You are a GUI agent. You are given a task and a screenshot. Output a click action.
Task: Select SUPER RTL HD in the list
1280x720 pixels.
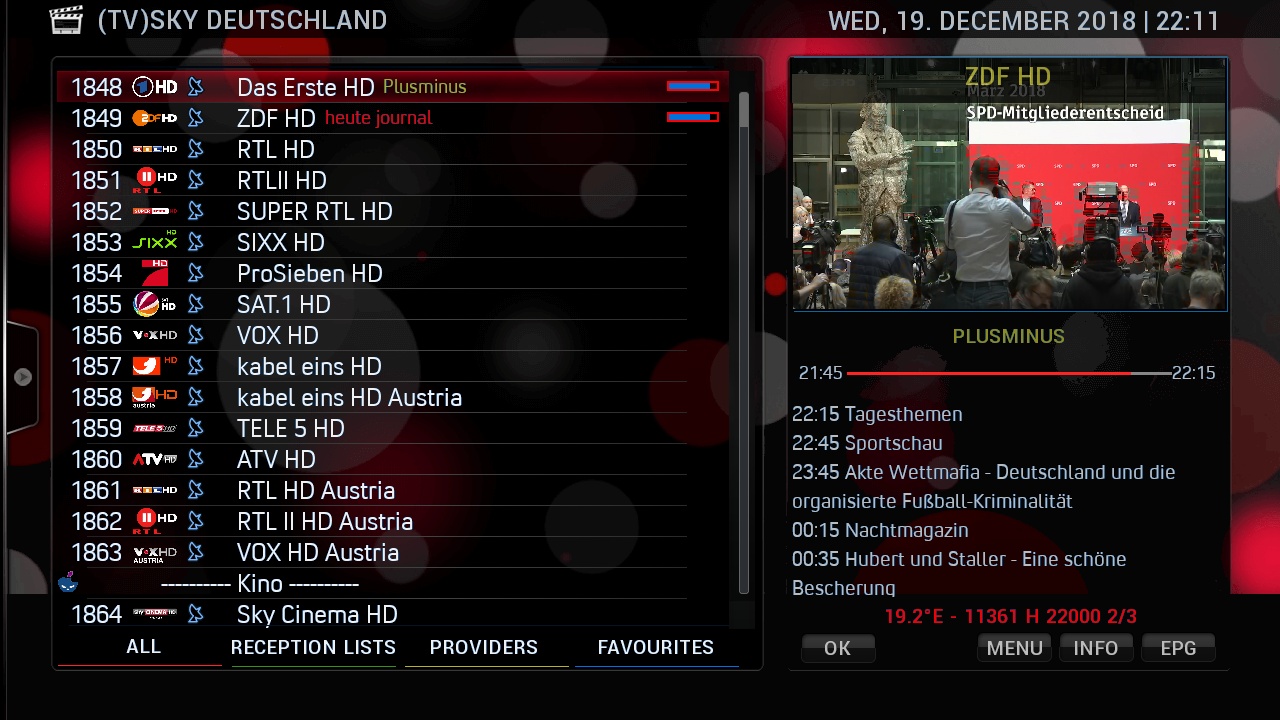[x=314, y=211]
